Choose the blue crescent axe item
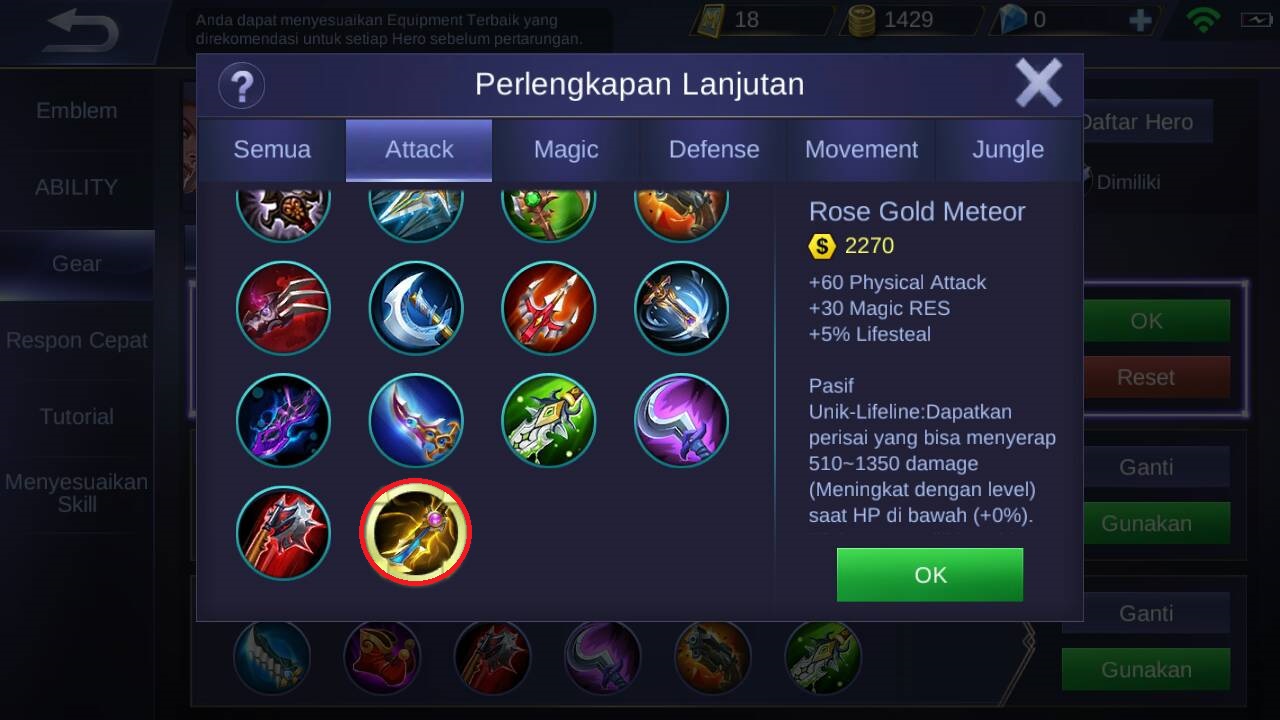 [416, 308]
